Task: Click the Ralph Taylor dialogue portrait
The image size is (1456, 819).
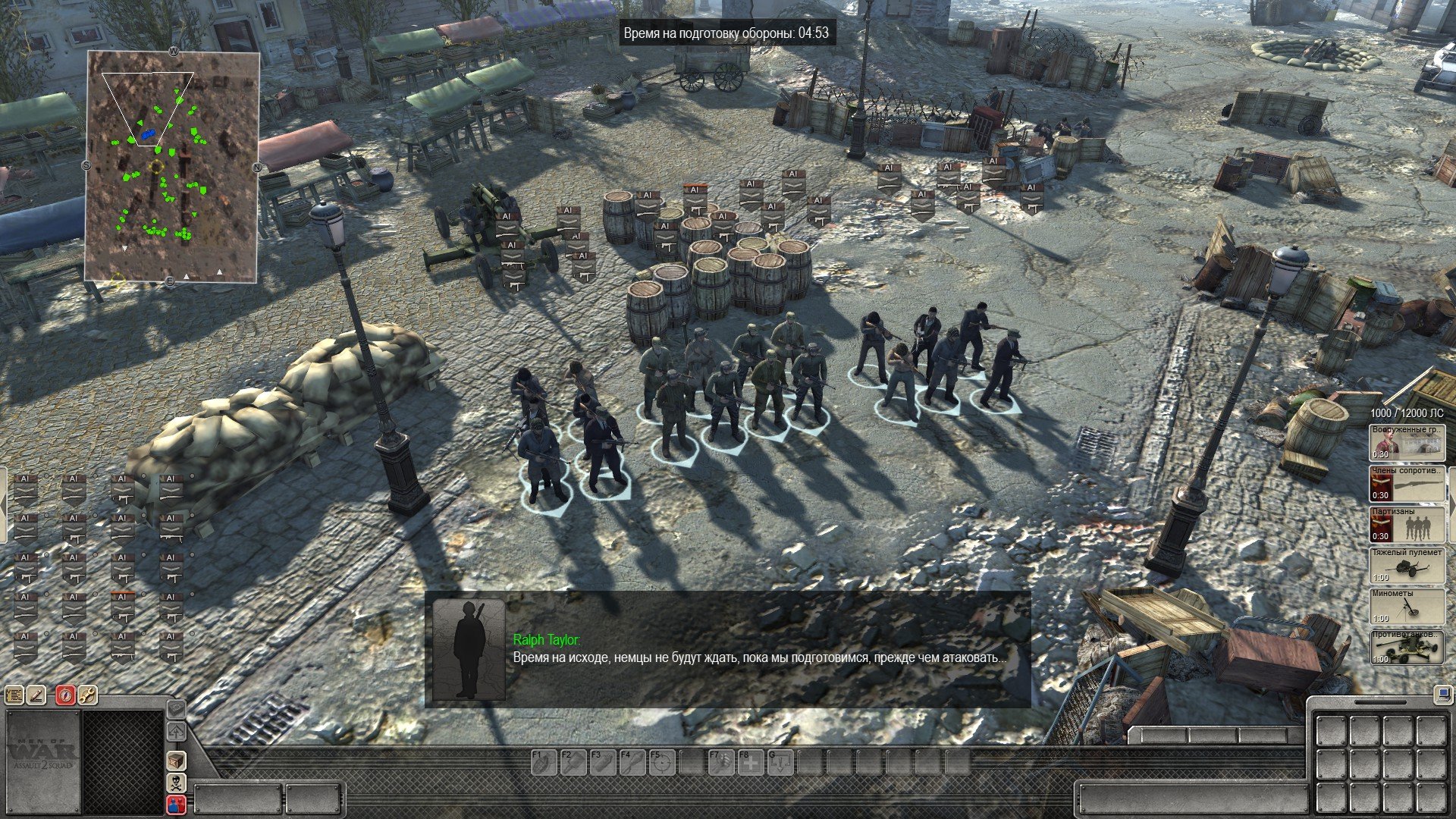Action: [468, 650]
